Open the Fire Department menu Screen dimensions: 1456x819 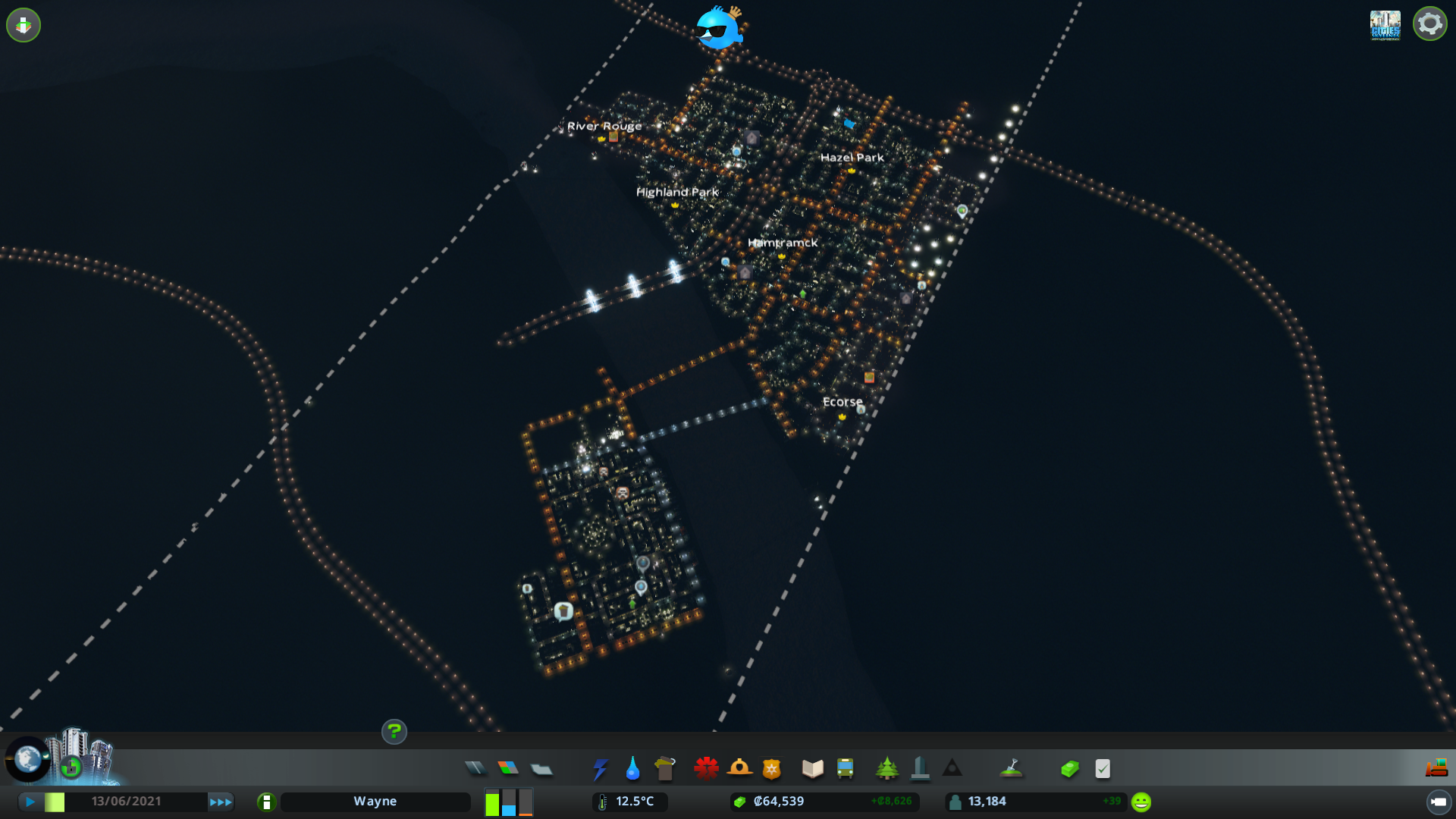click(740, 768)
